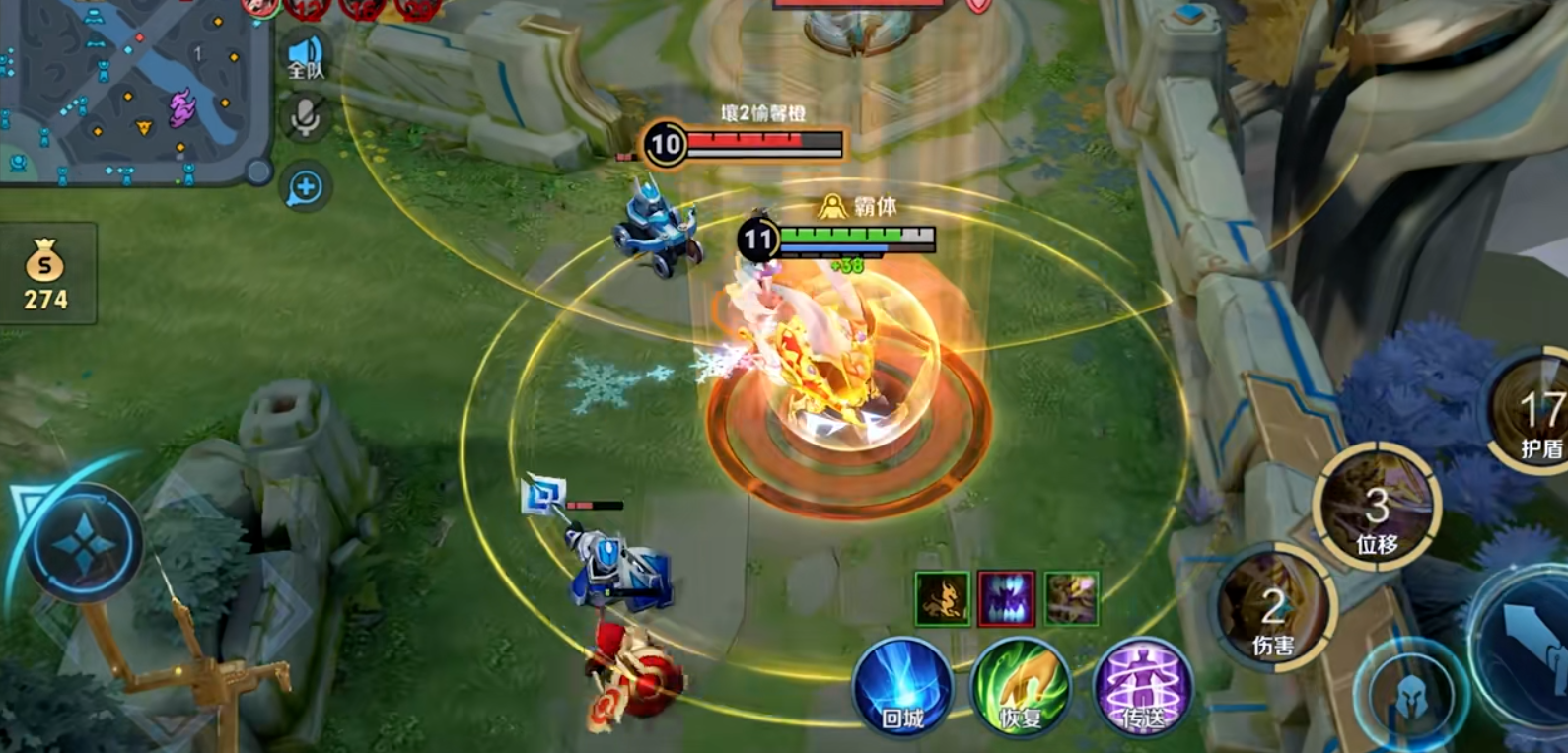Open the shop via the gold counter
Viewport: 1568px width, 753px height.
(46, 275)
